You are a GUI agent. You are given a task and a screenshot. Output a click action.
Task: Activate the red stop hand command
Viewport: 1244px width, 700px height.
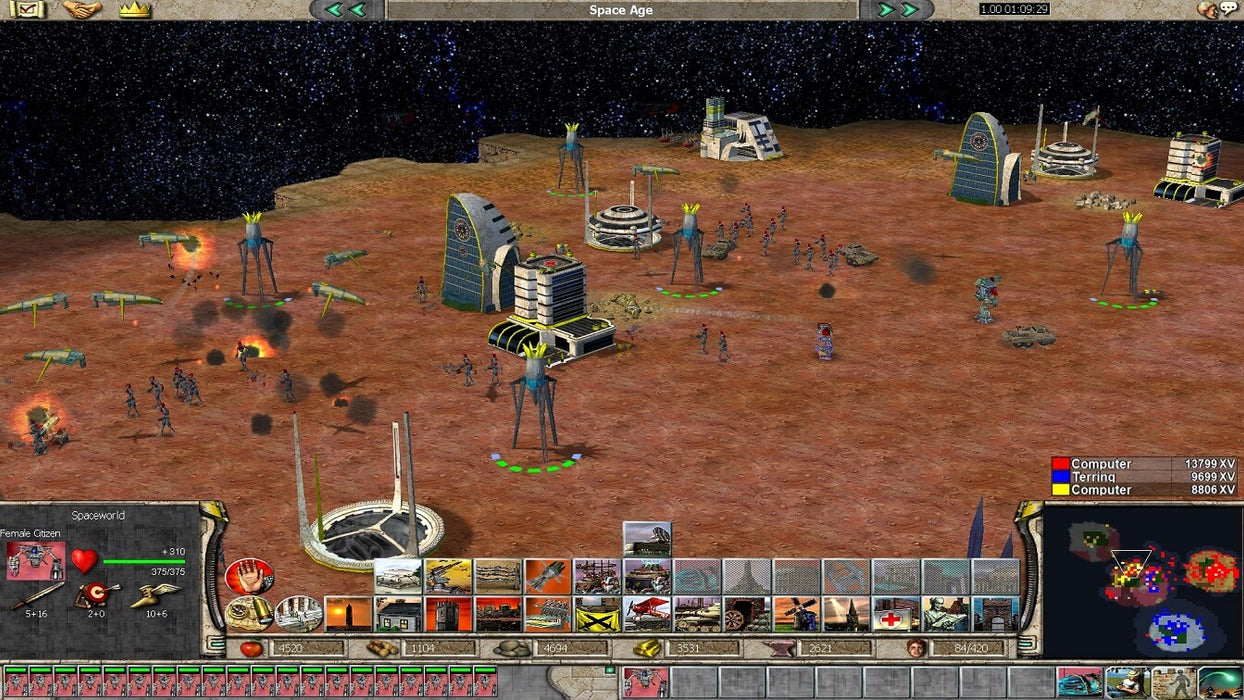point(249,576)
